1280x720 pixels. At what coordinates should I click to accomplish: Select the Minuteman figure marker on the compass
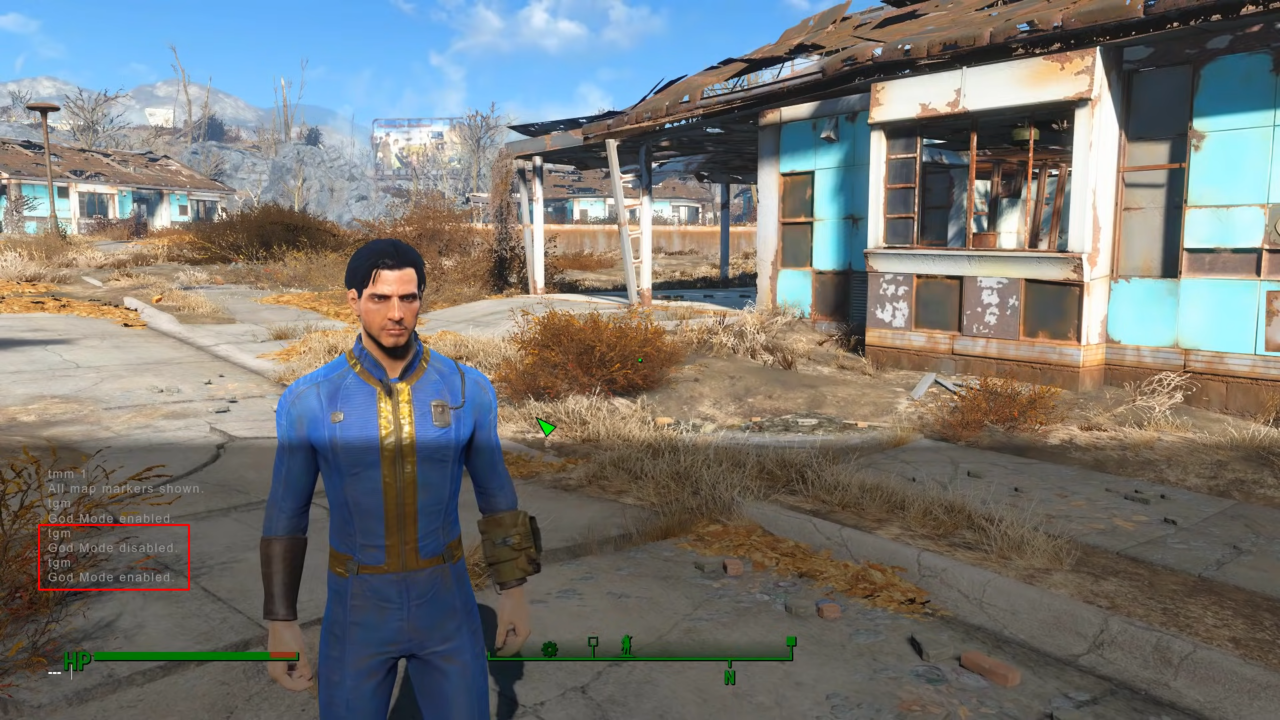625,648
